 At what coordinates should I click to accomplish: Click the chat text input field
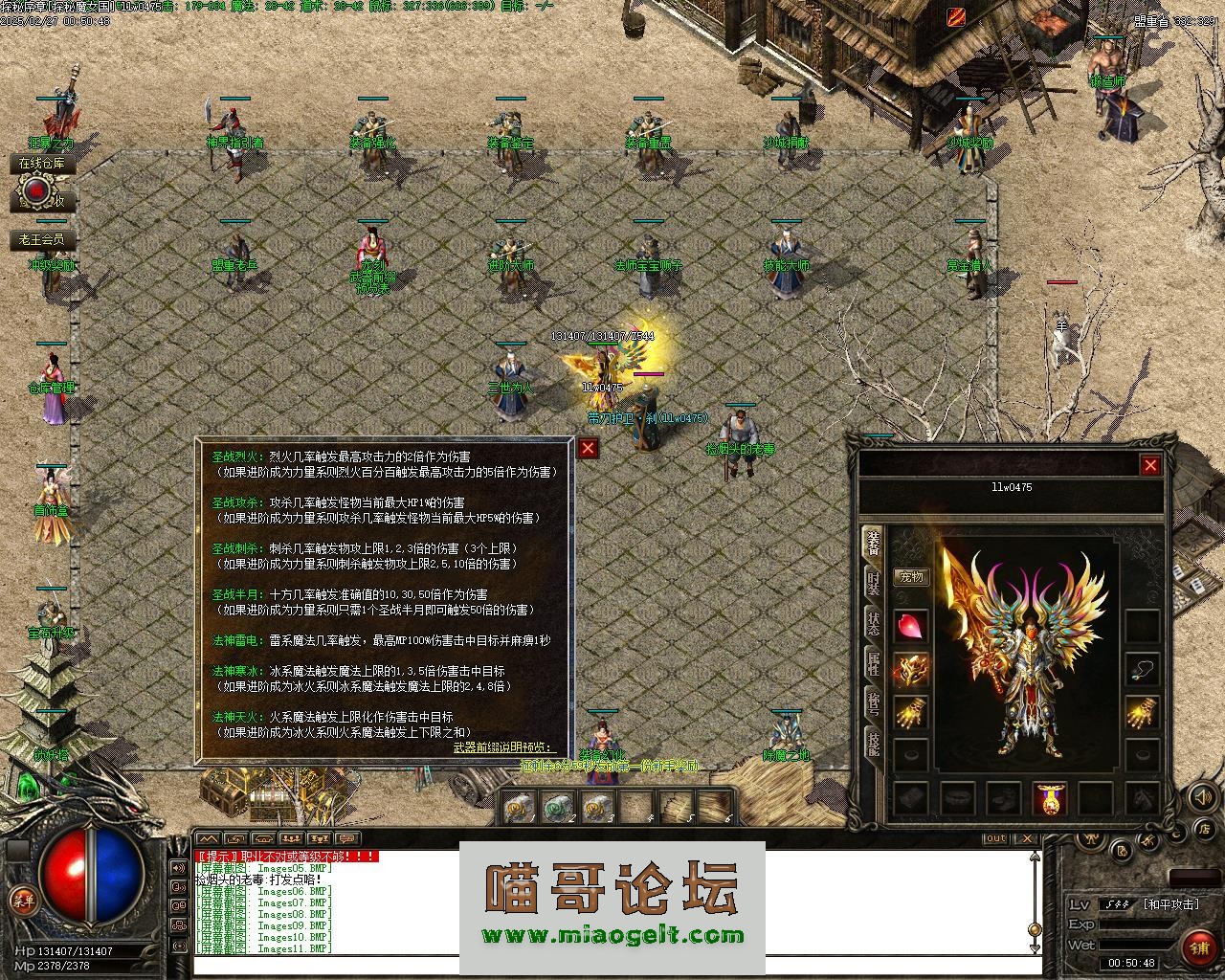point(612,965)
